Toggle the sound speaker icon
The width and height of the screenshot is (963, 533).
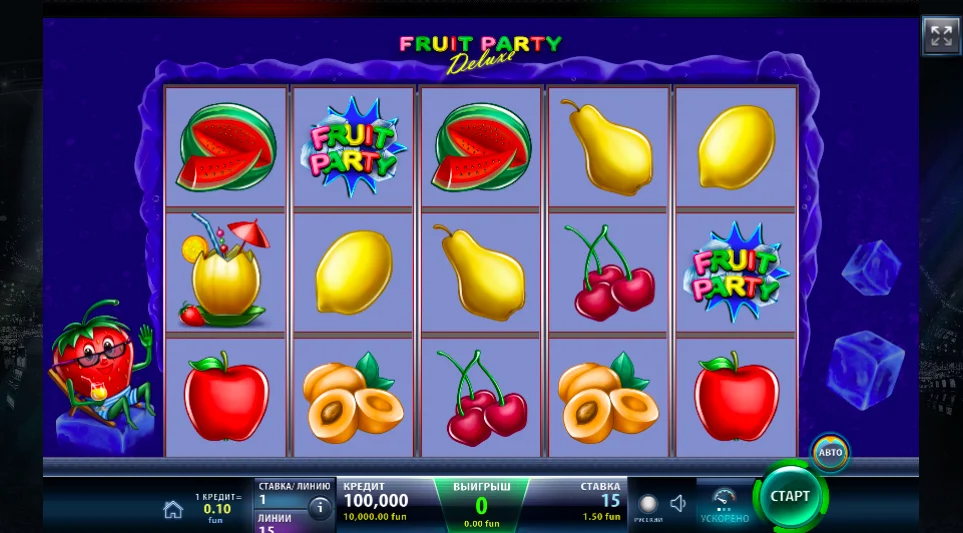pyautogui.click(x=678, y=504)
